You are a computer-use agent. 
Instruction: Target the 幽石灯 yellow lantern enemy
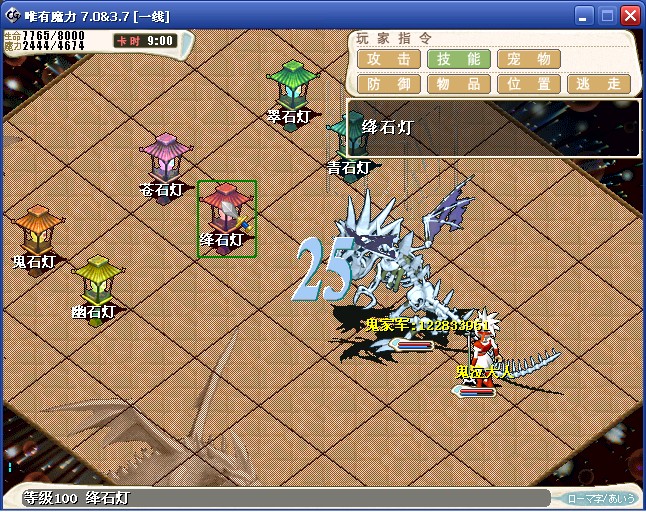pos(97,281)
